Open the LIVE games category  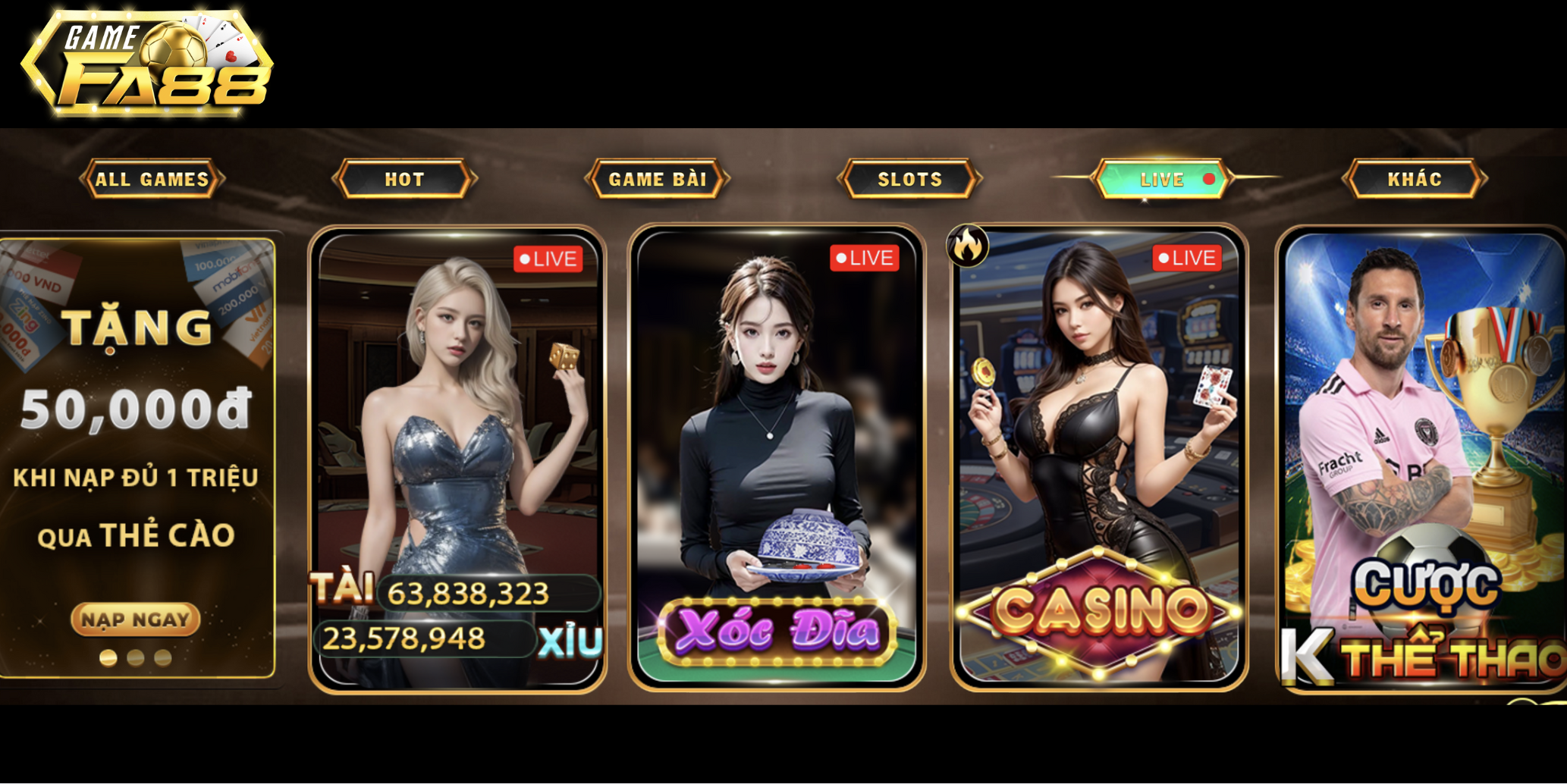coord(1162,180)
